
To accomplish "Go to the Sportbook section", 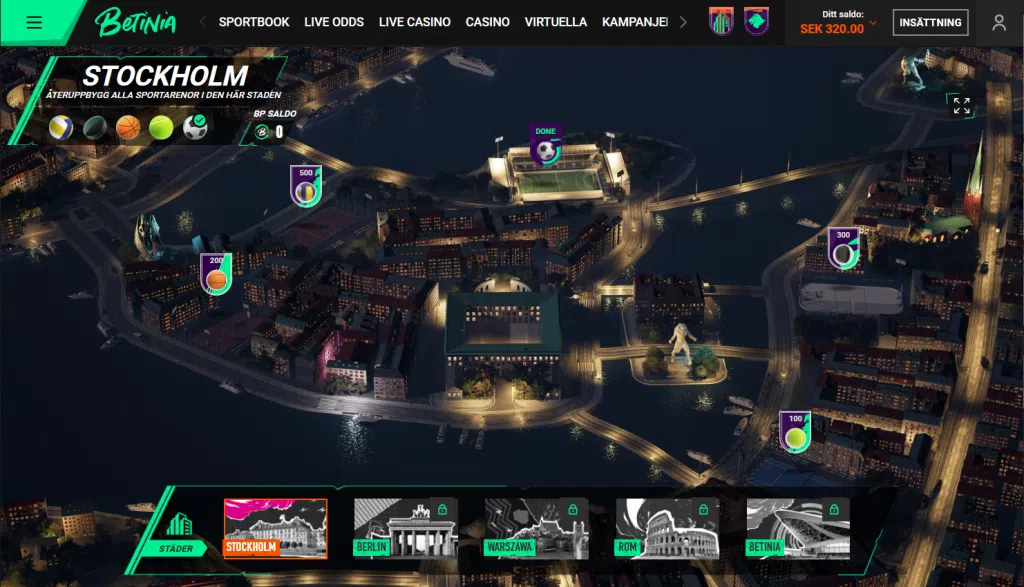I will [x=254, y=22].
